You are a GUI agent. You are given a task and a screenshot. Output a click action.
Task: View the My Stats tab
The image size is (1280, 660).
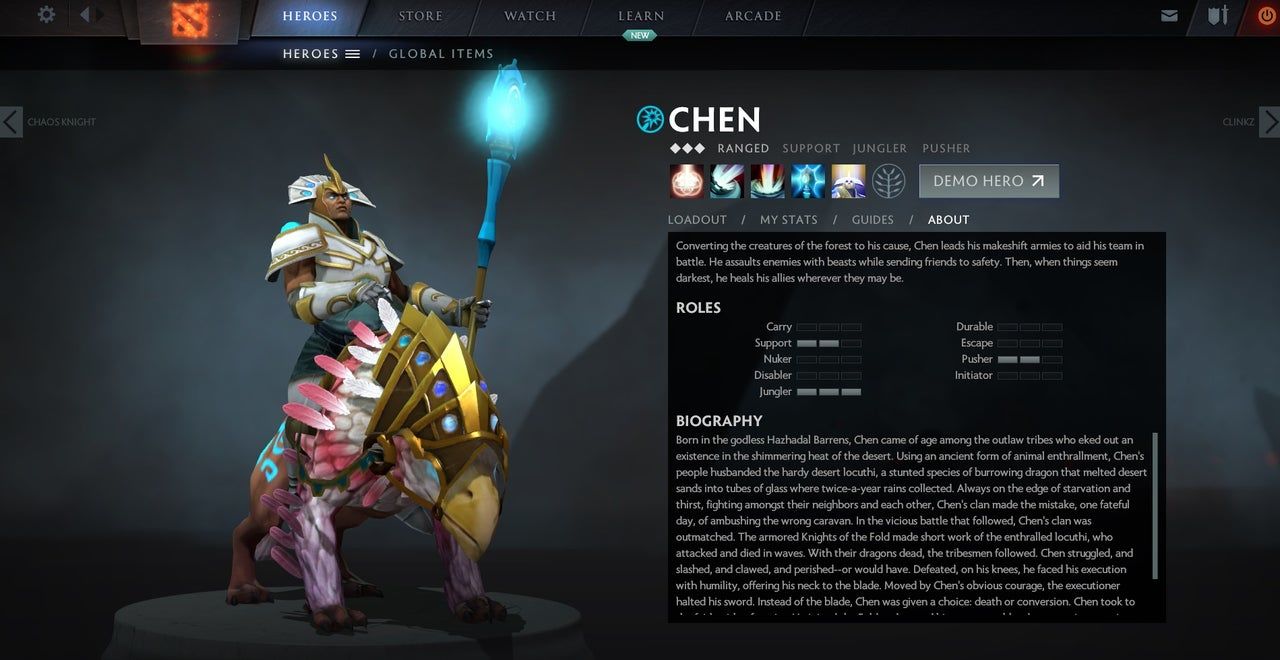click(x=788, y=220)
